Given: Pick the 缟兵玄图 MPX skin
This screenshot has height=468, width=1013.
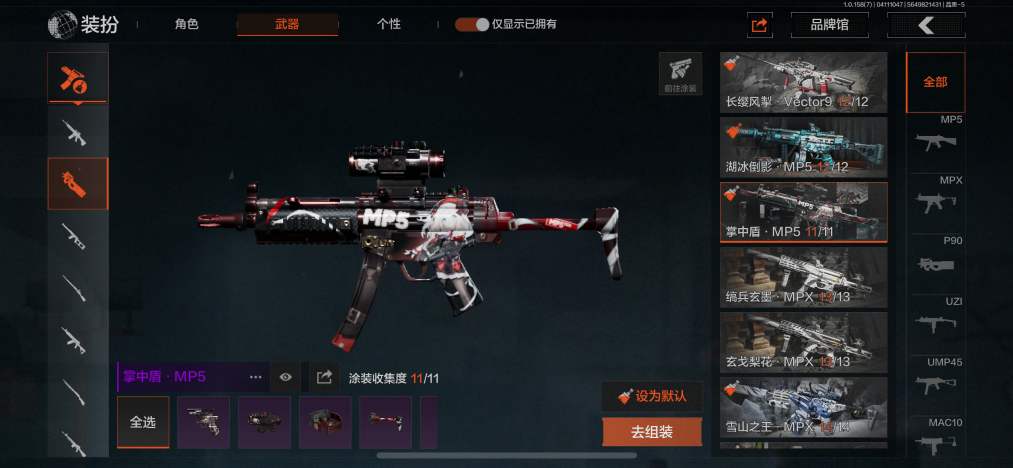Looking at the screenshot, I should 803,277.
